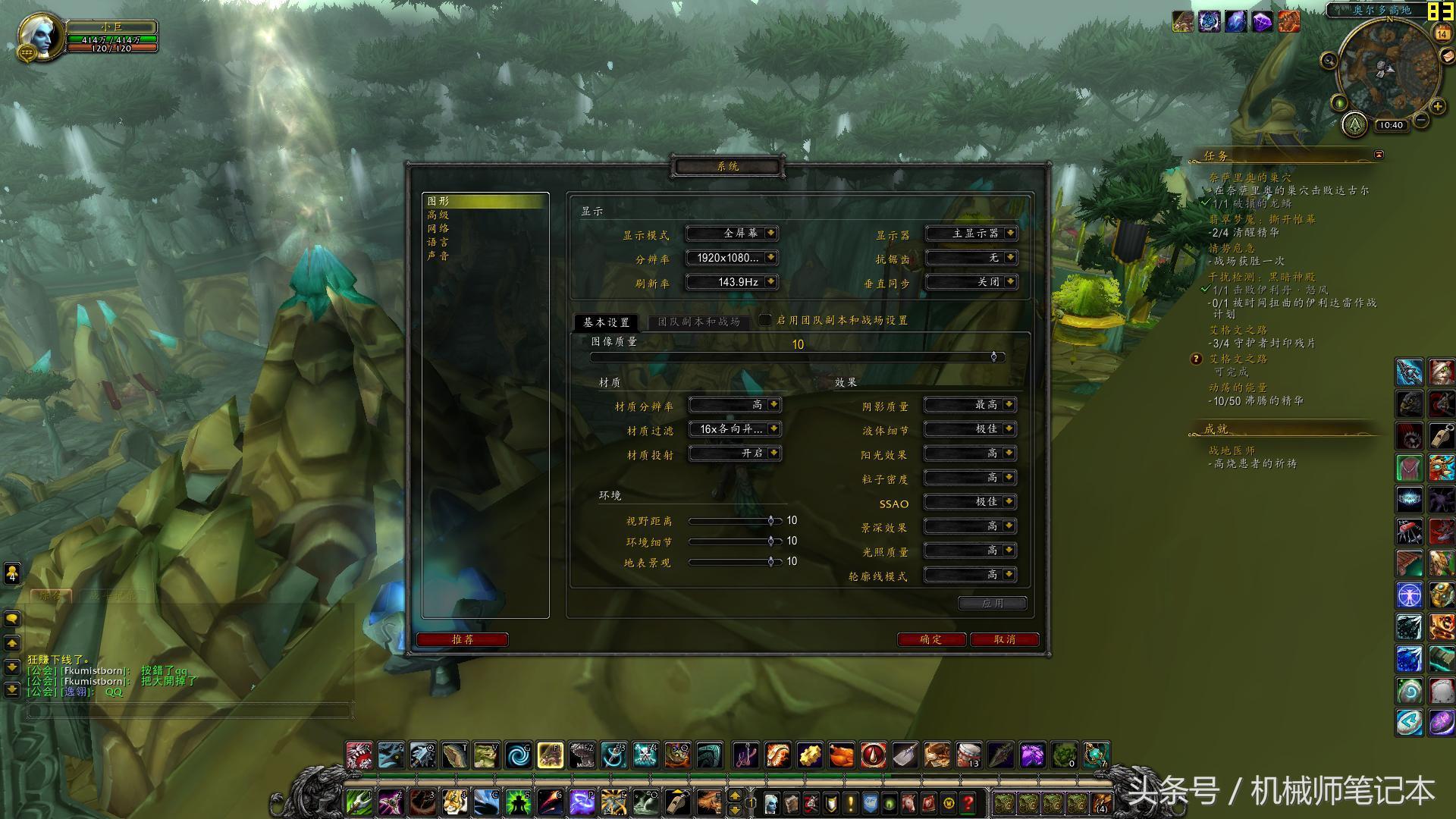Adjust the 视野距离 view distance slider
Viewport: 1456px width, 819px height.
pyautogui.click(x=770, y=521)
